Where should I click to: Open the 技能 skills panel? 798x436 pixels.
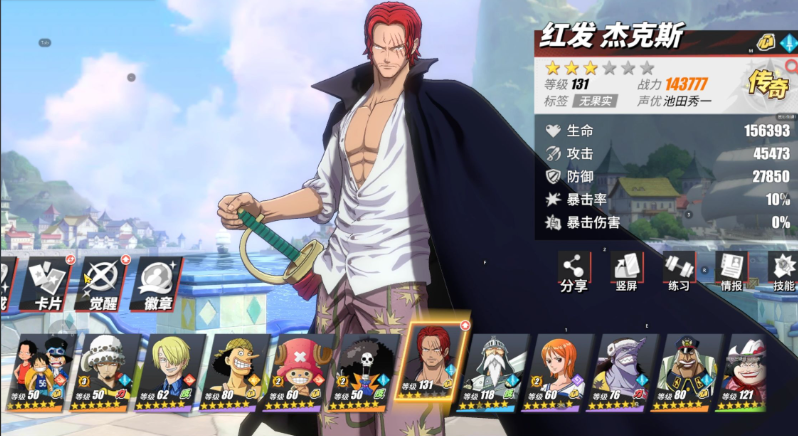click(x=782, y=272)
